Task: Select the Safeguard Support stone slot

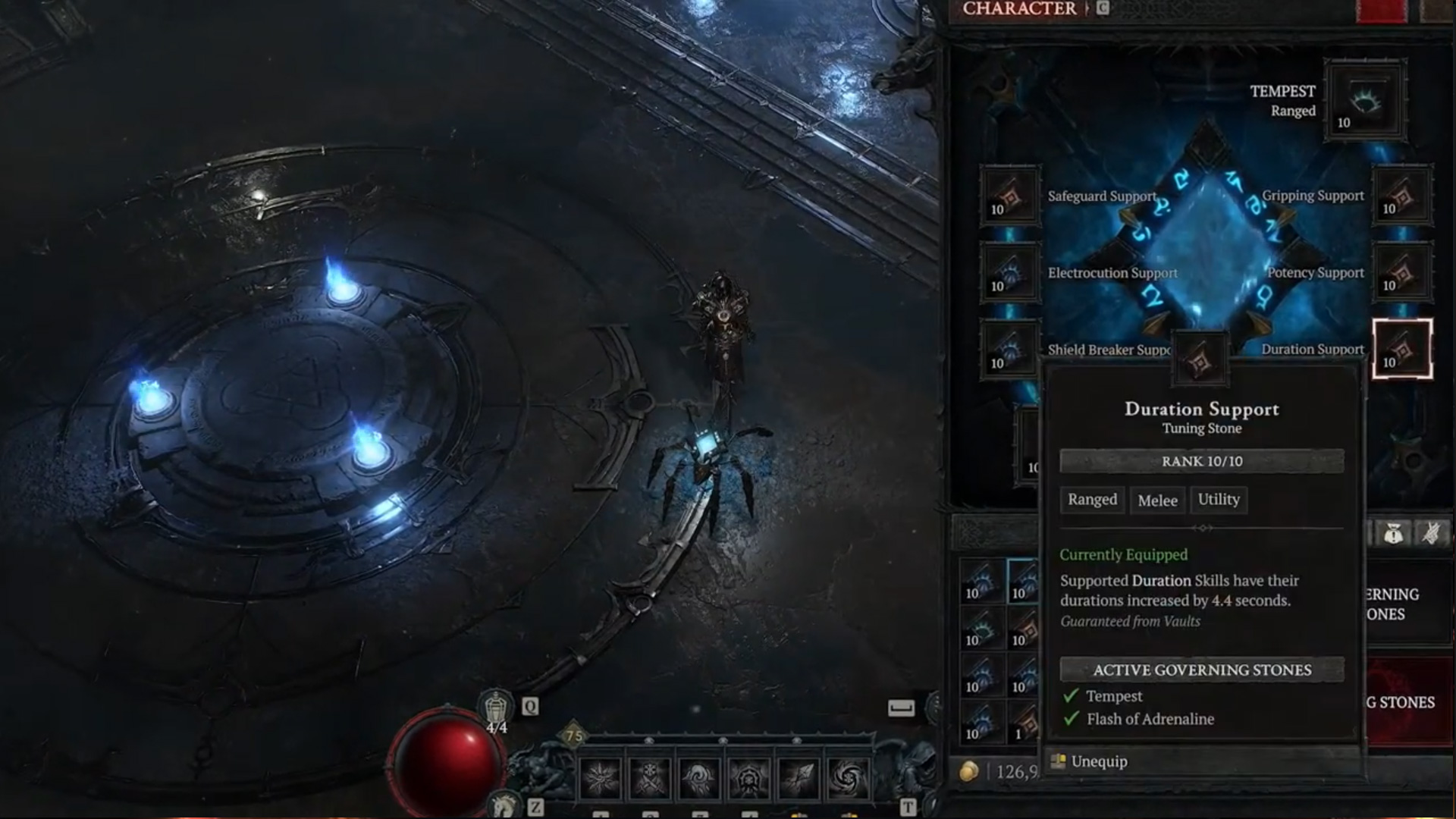Action: (x=1009, y=196)
